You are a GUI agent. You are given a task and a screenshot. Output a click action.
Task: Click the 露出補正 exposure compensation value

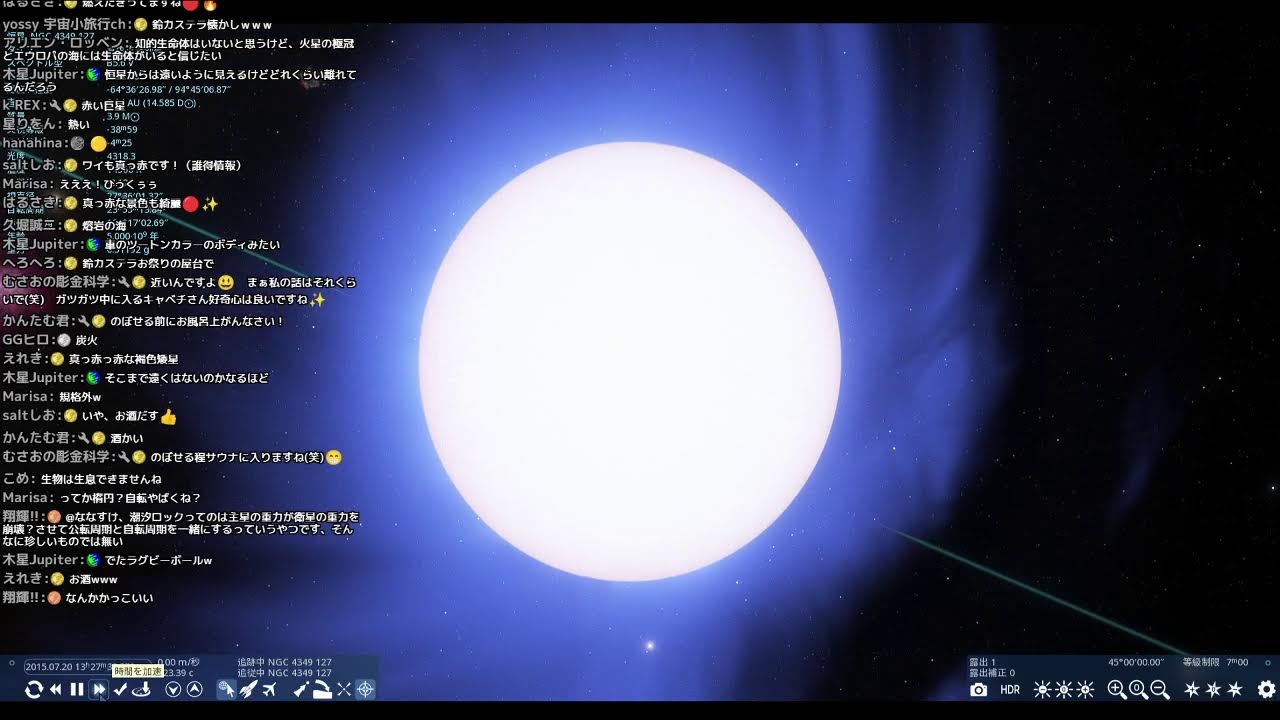coord(990,674)
